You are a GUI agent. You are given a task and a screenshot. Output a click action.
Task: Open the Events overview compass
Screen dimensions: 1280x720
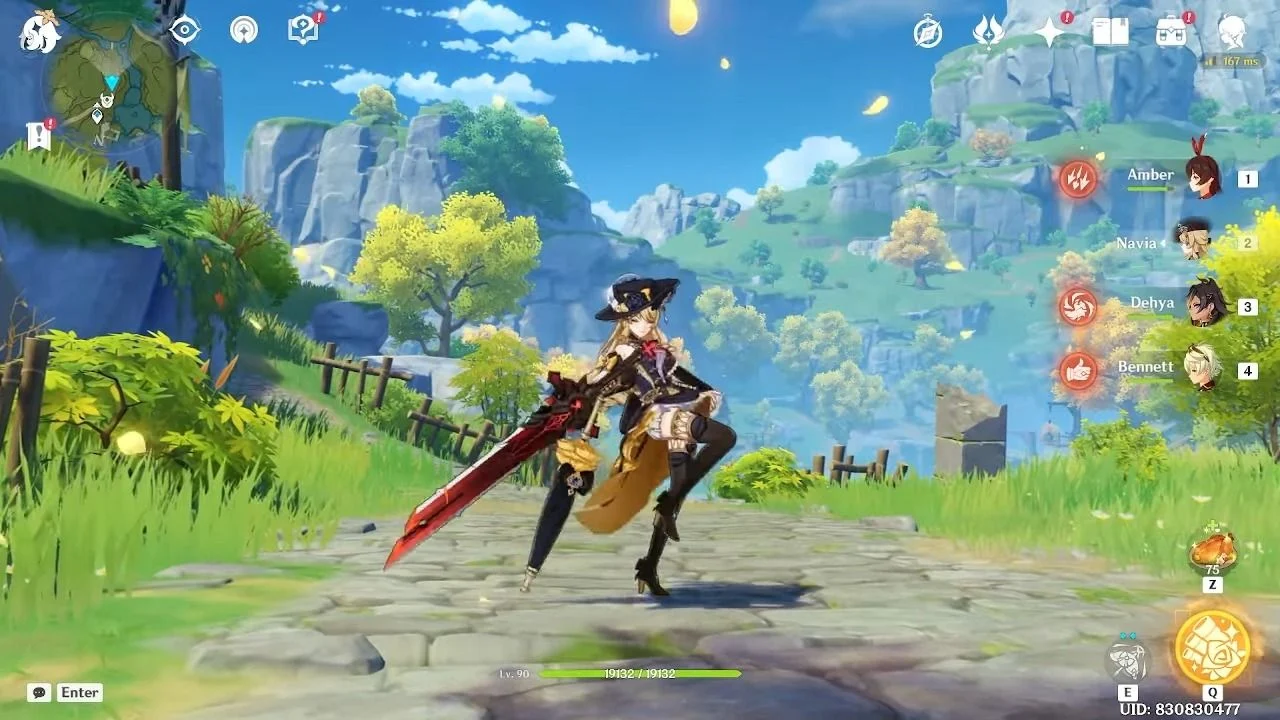(925, 33)
